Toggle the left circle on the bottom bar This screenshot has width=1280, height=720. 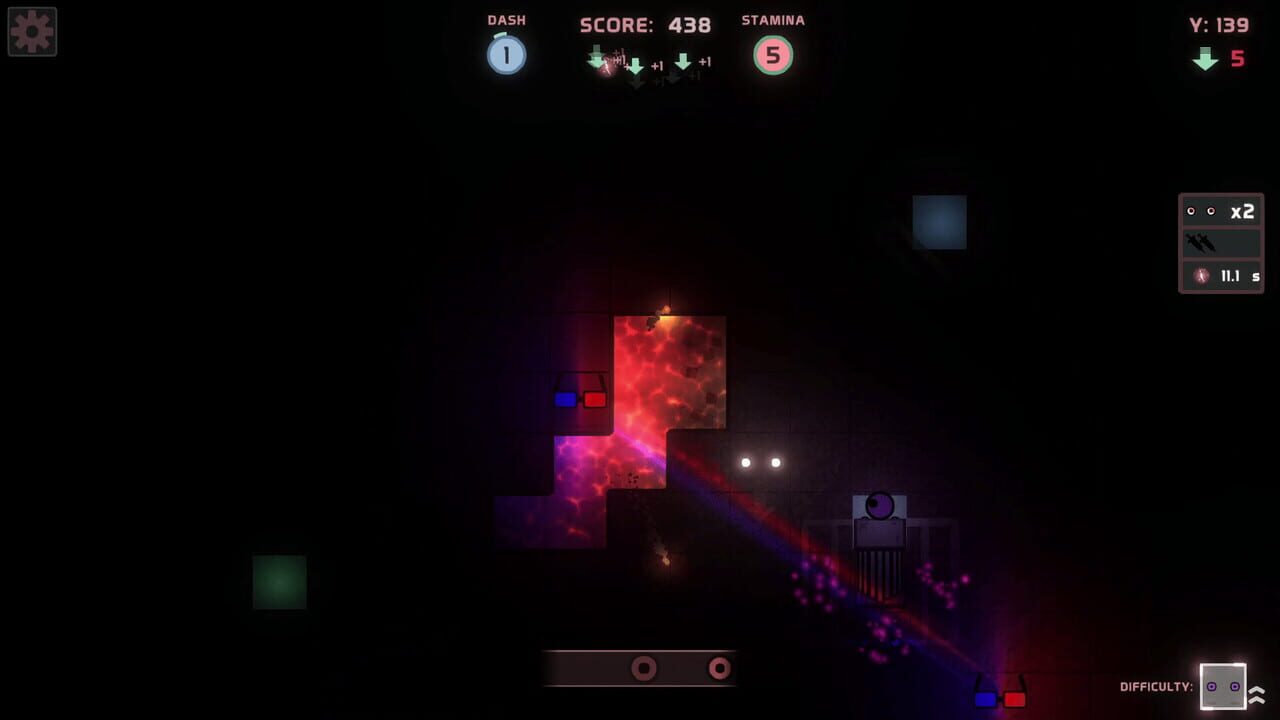[x=643, y=668]
